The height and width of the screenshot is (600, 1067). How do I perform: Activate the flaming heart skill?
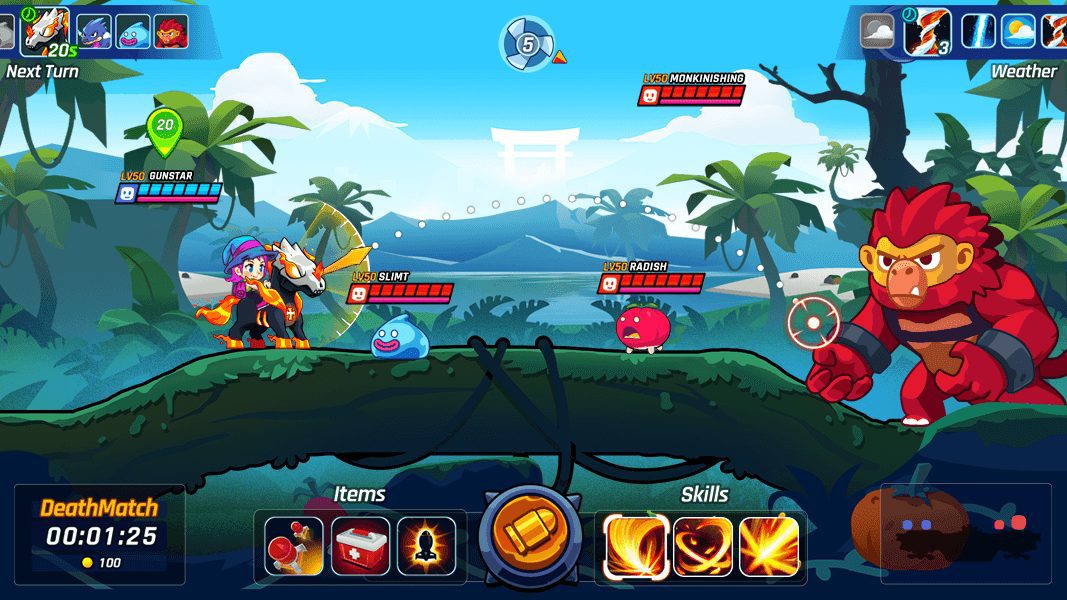point(703,546)
